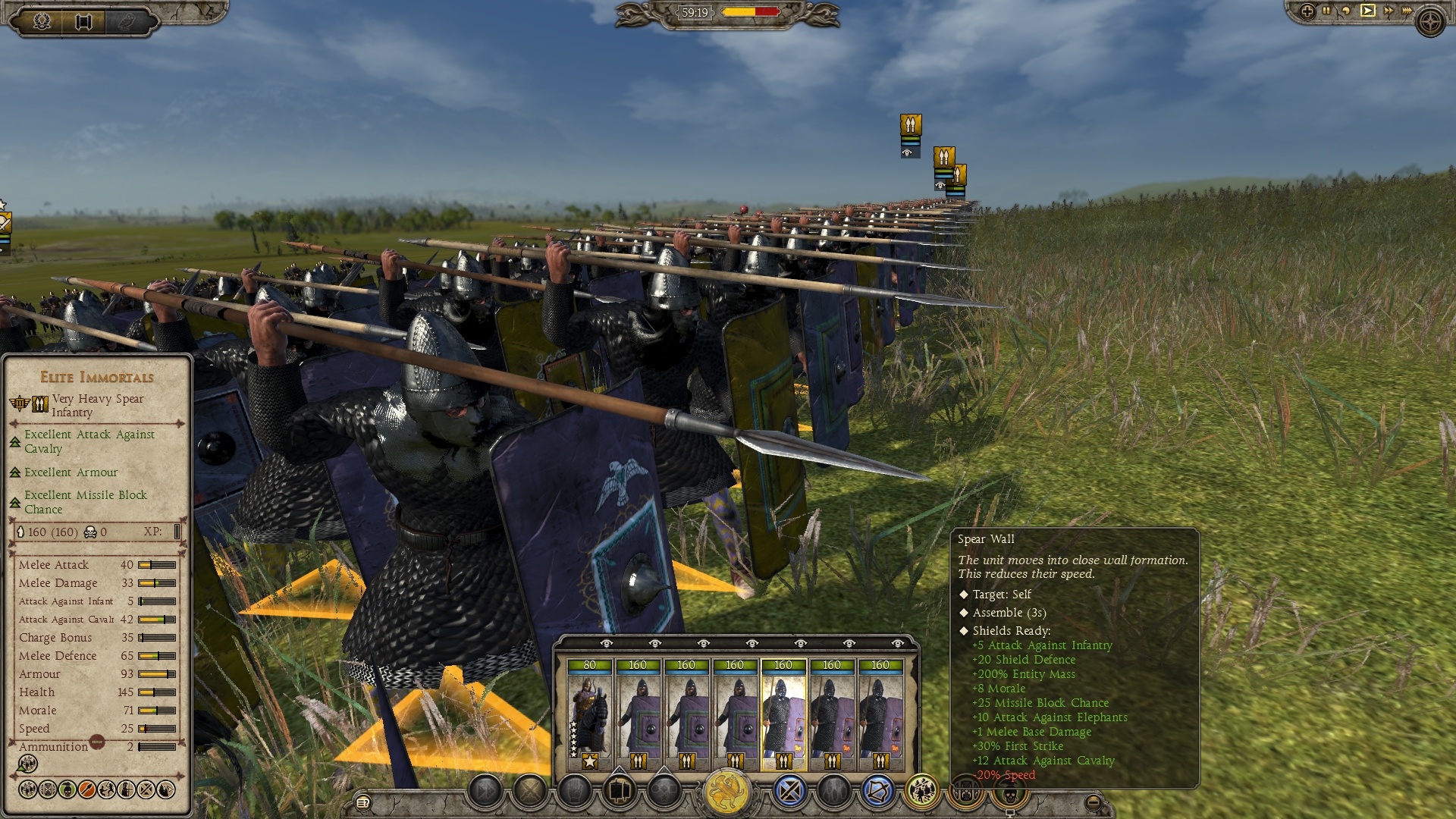The height and width of the screenshot is (819, 1456).
Task: Click the plus button beside speed controls
Action: coord(1307,11)
